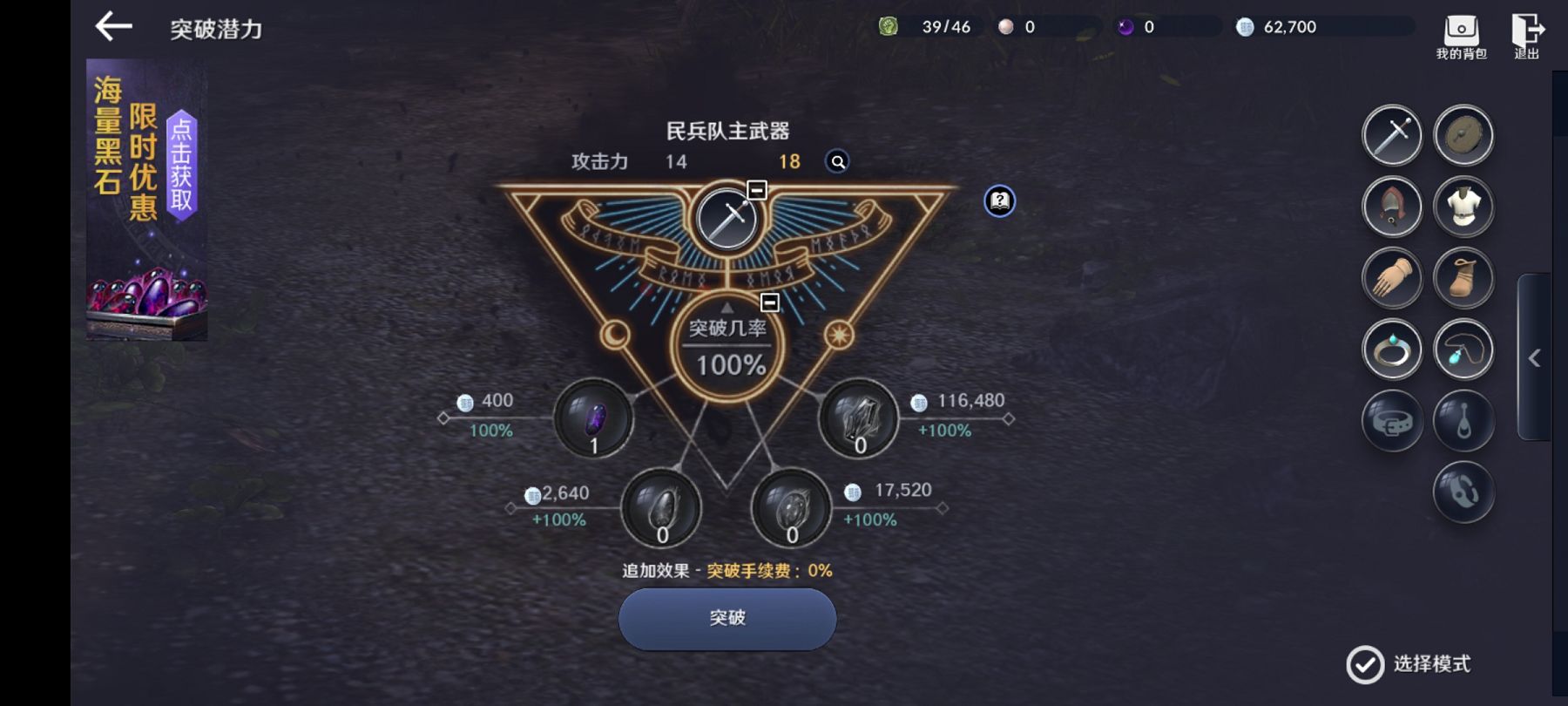Open my backpack (我的背包)
1568x706 pixels.
click(1461, 37)
